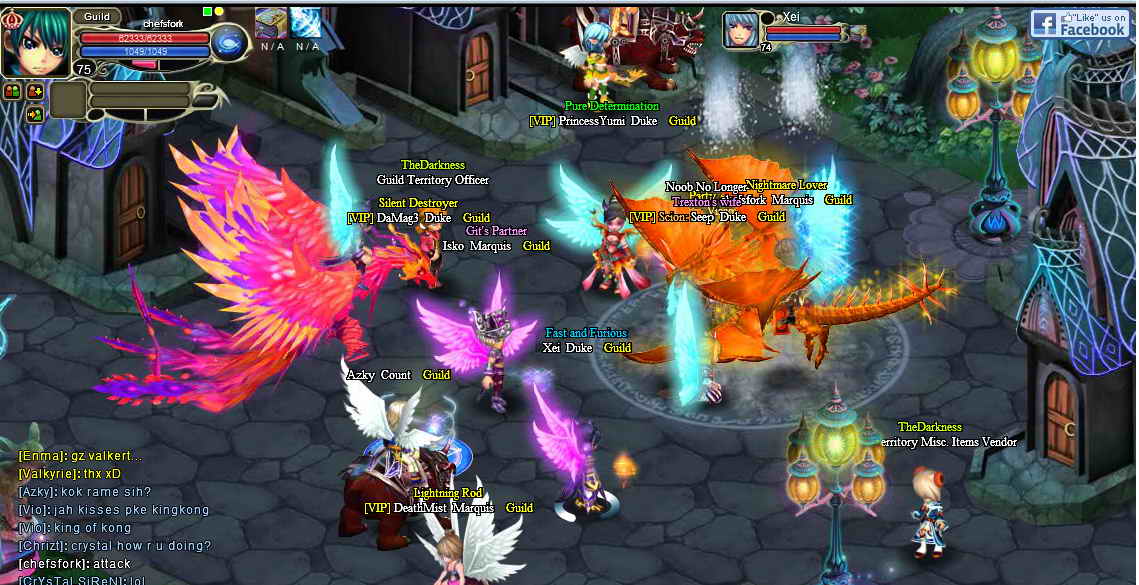Click the two-people party icon
Screen dimensions: 1139x585
pyautogui.click(x=13, y=91)
